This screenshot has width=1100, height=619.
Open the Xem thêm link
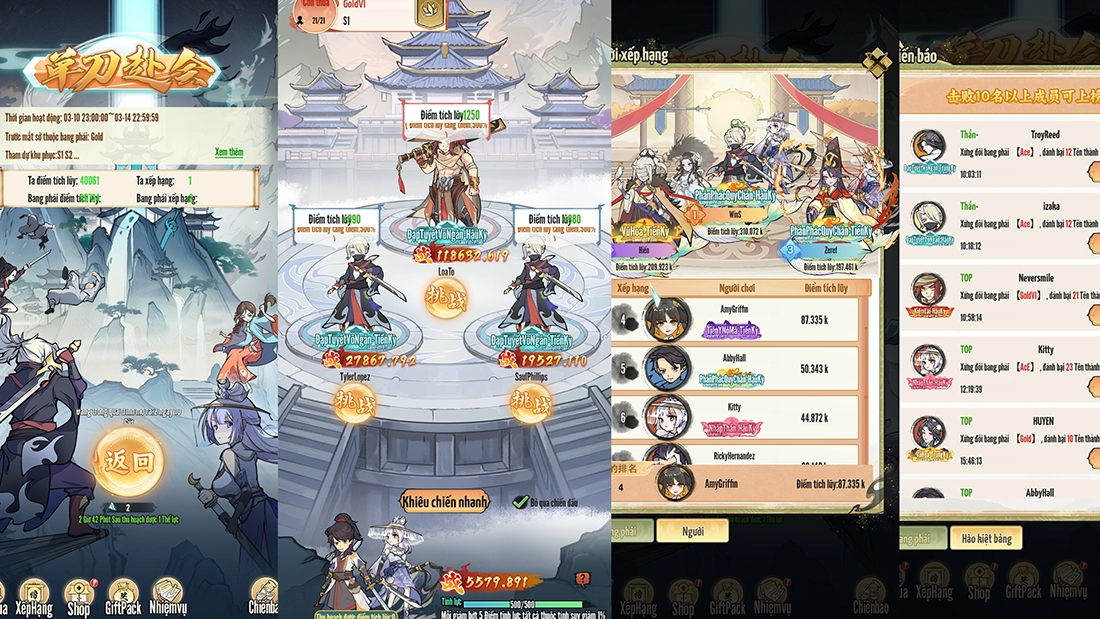point(229,152)
